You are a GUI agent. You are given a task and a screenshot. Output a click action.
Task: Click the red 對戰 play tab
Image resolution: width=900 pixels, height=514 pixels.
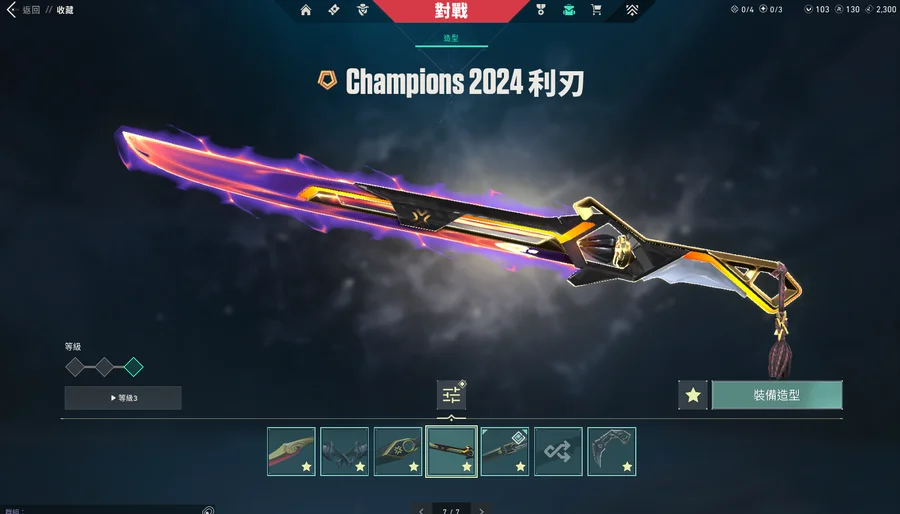coord(451,11)
